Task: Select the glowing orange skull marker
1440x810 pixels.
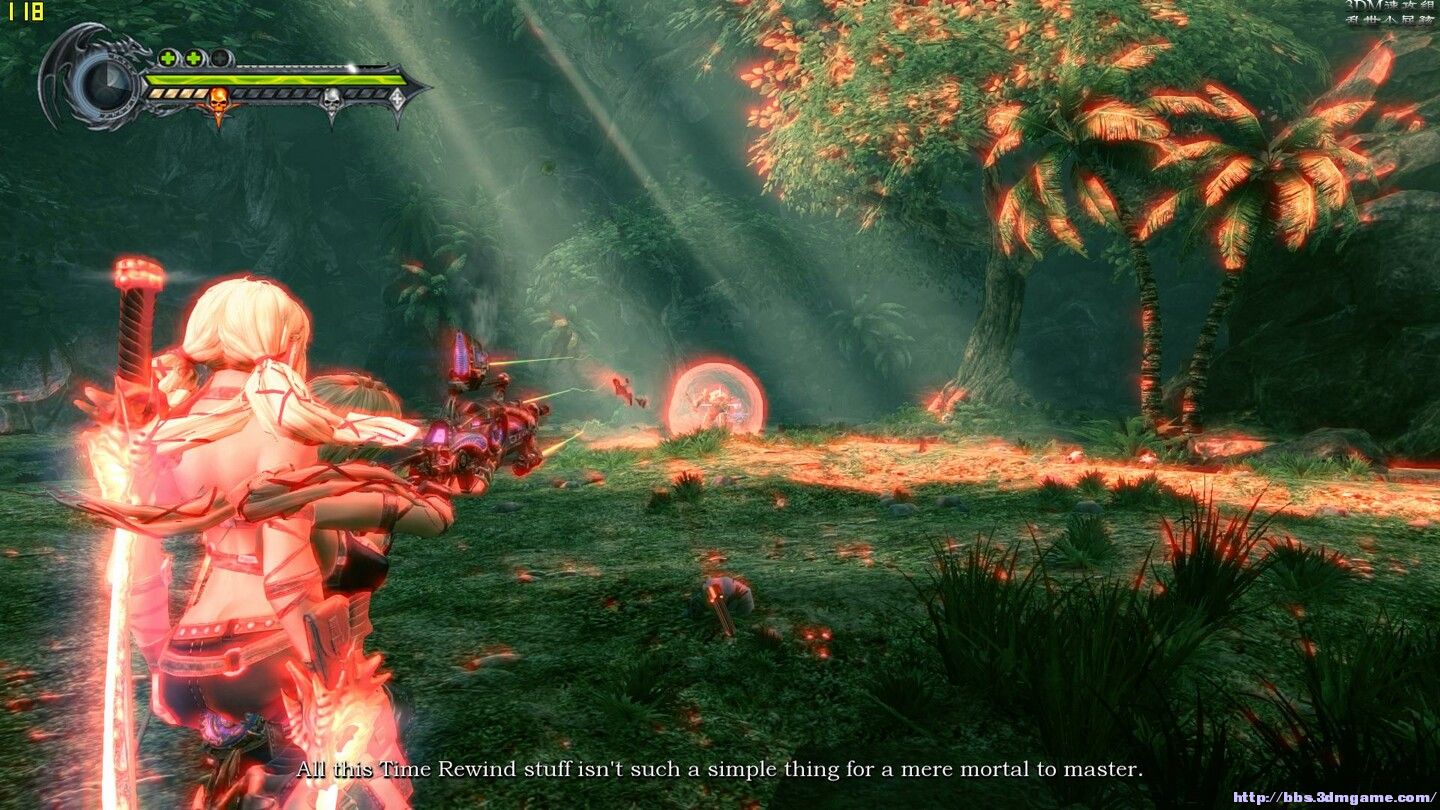Action: tap(218, 100)
